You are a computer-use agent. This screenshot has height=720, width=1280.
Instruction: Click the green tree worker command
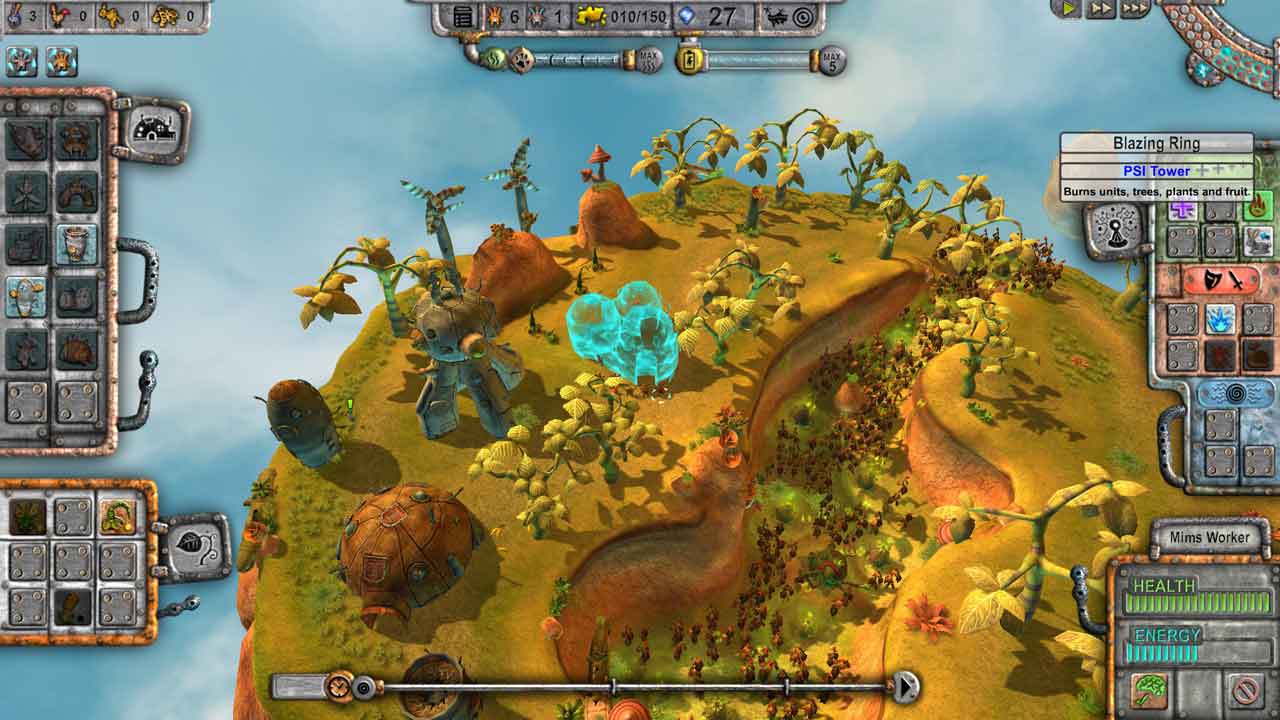coord(1150,690)
